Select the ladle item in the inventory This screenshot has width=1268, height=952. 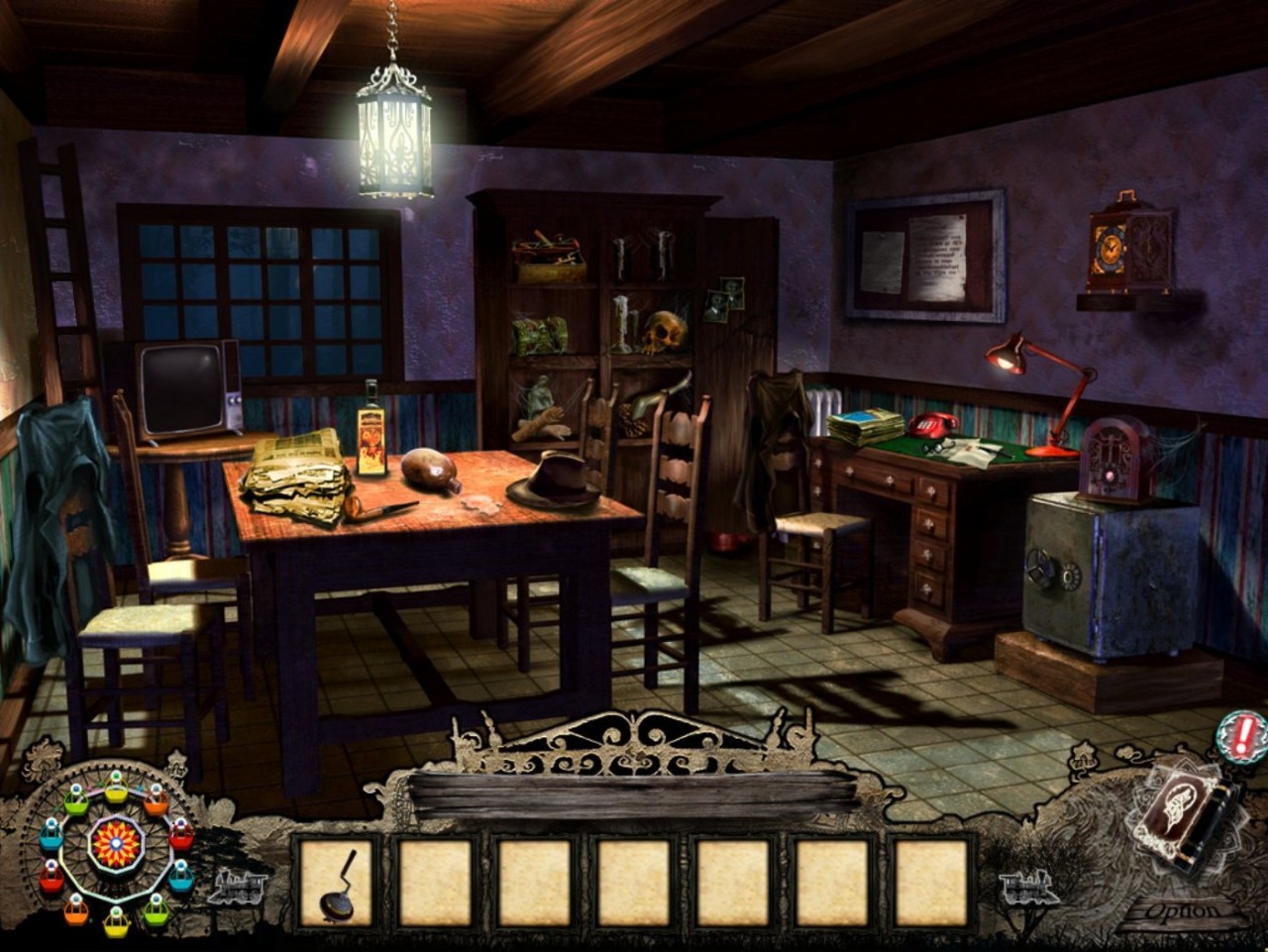336,882
